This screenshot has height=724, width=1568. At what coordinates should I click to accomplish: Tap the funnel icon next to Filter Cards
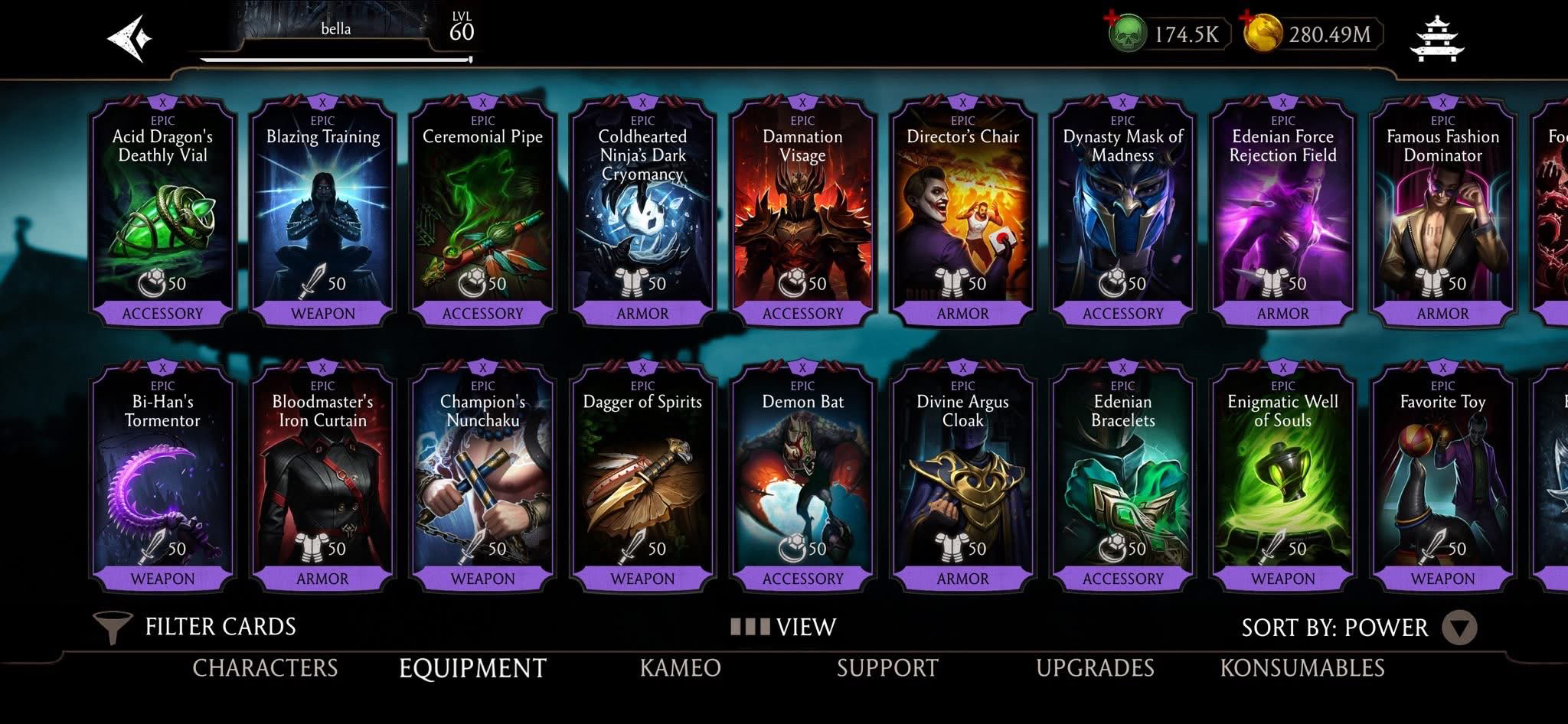coord(113,626)
